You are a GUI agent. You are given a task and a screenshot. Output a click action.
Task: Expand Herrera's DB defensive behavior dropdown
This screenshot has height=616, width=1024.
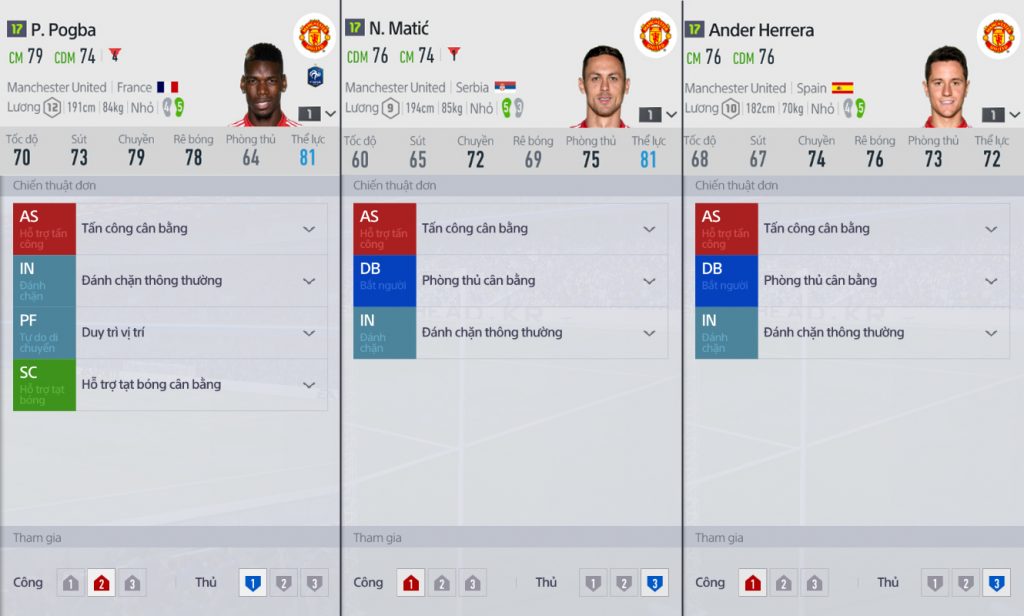pos(991,281)
